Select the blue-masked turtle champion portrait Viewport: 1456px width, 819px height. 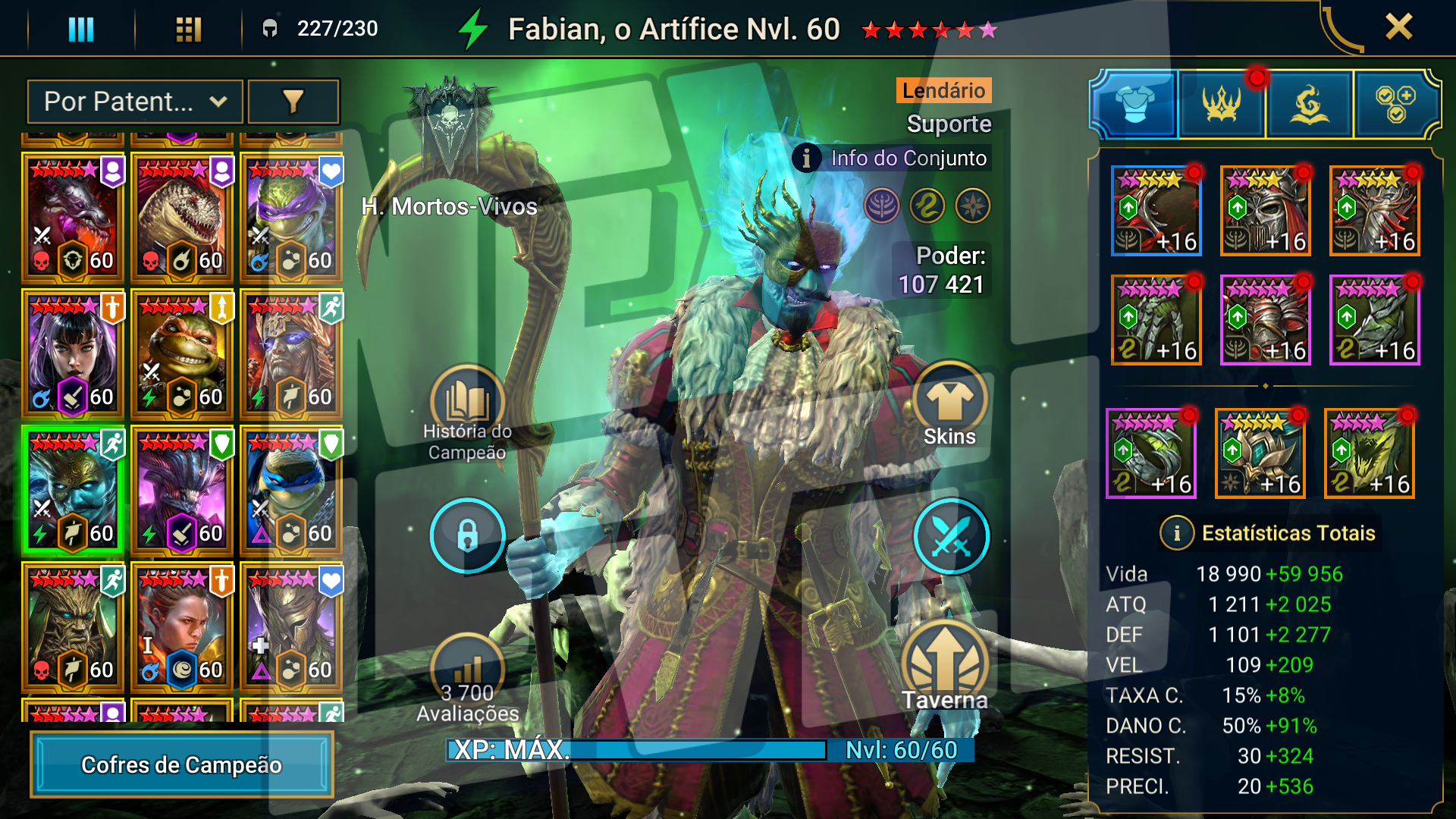click(291, 491)
